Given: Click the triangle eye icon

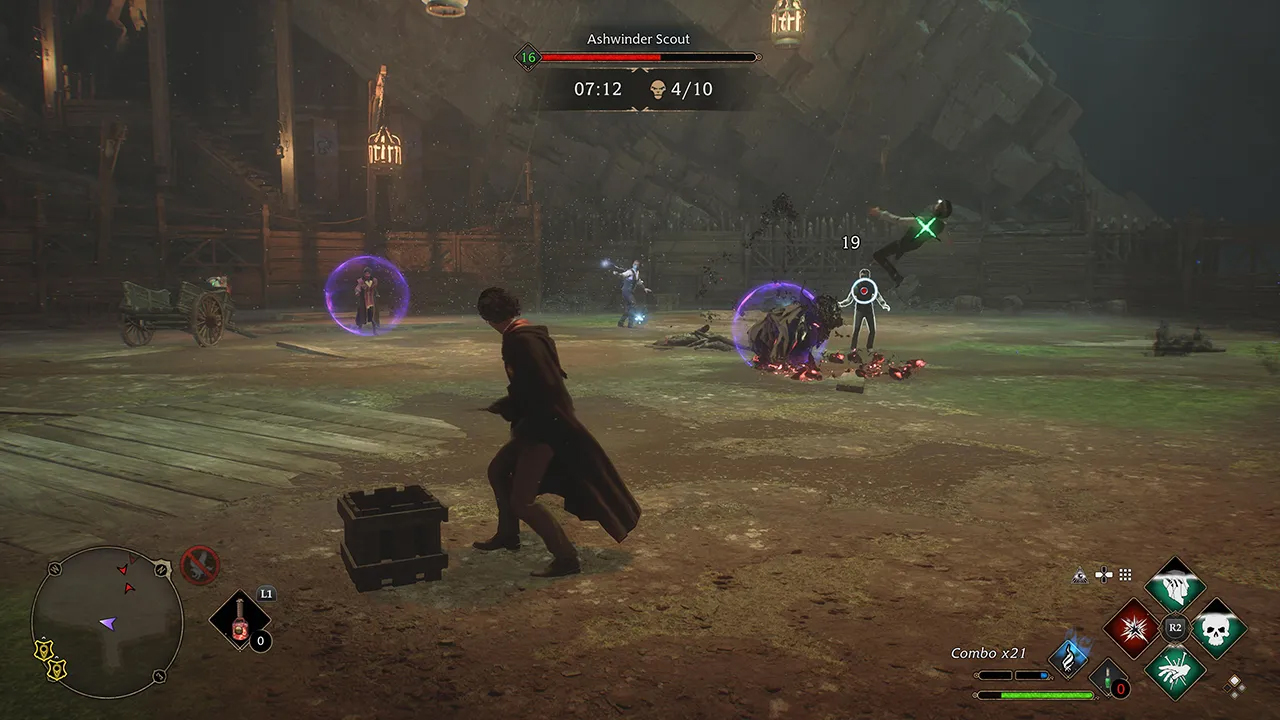Looking at the screenshot, I should click(1081, 575).
